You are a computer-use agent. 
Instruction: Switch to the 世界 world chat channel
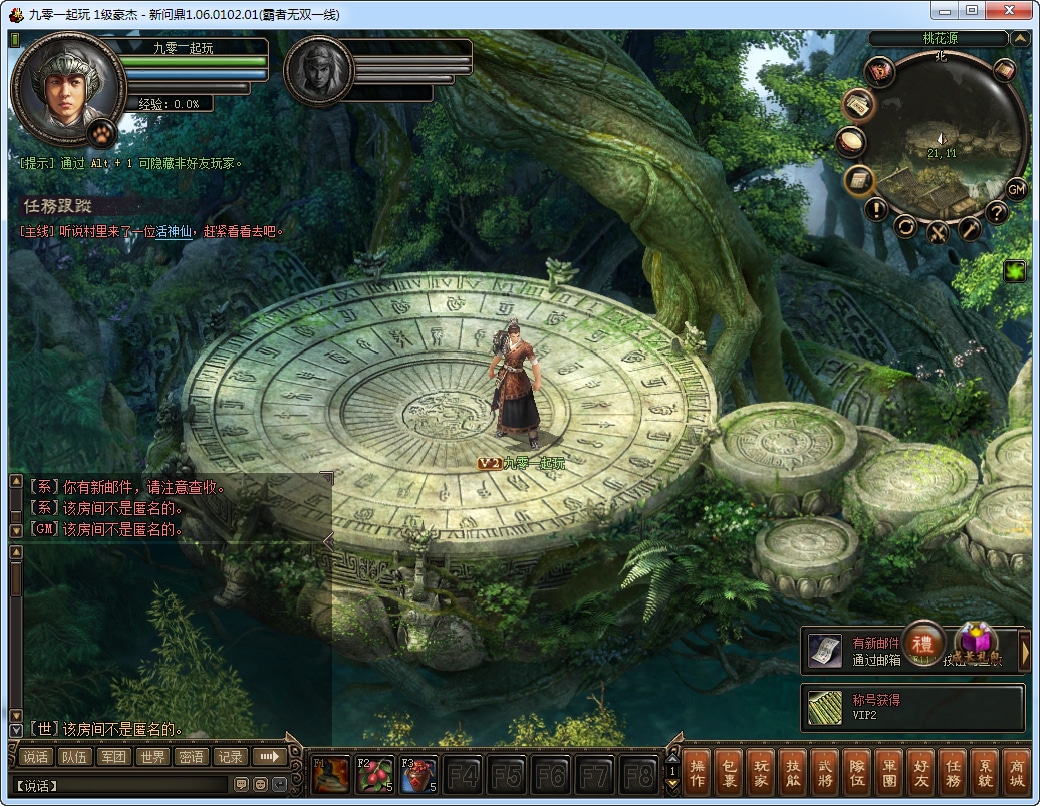[152, 757]
